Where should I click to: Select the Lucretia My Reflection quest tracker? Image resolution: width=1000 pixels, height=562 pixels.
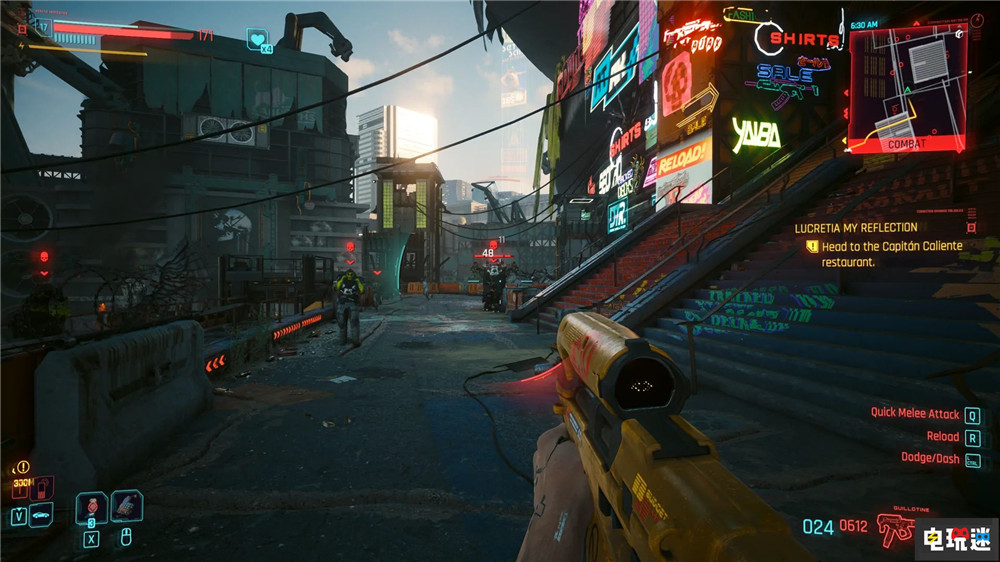pyautogui.click(x=855, y=228)
